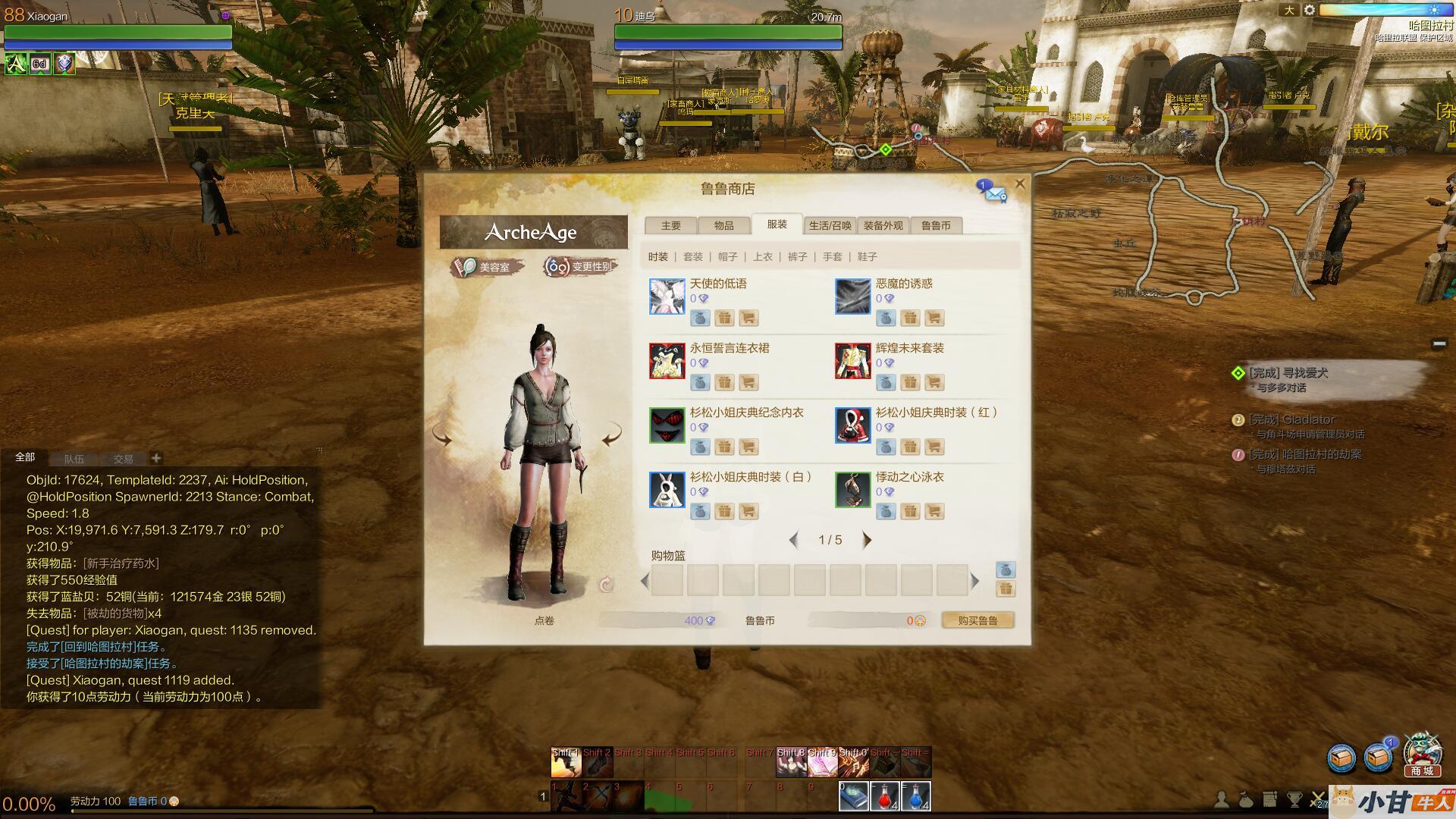The height and width of the screenshot is (819, 1456).
Task: Open the 商城 store icon
Action: click(x=1422, y=755)
